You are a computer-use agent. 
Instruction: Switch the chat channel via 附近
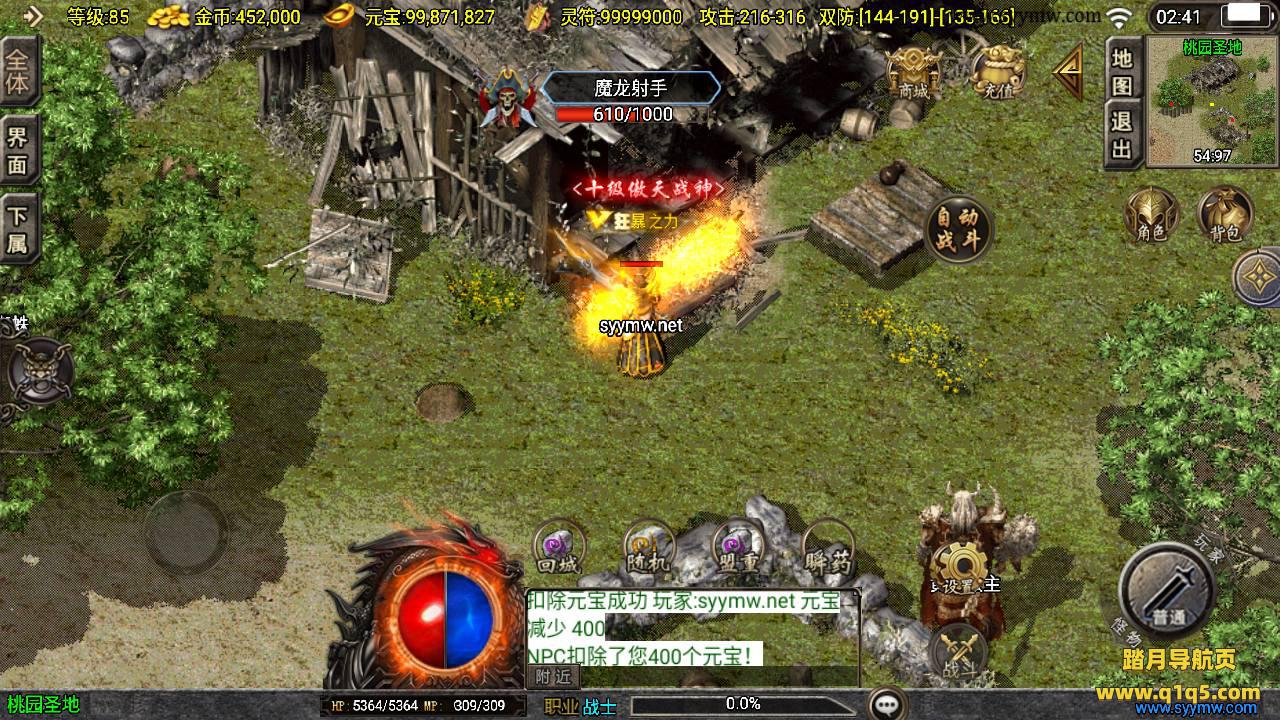(553, 676)
